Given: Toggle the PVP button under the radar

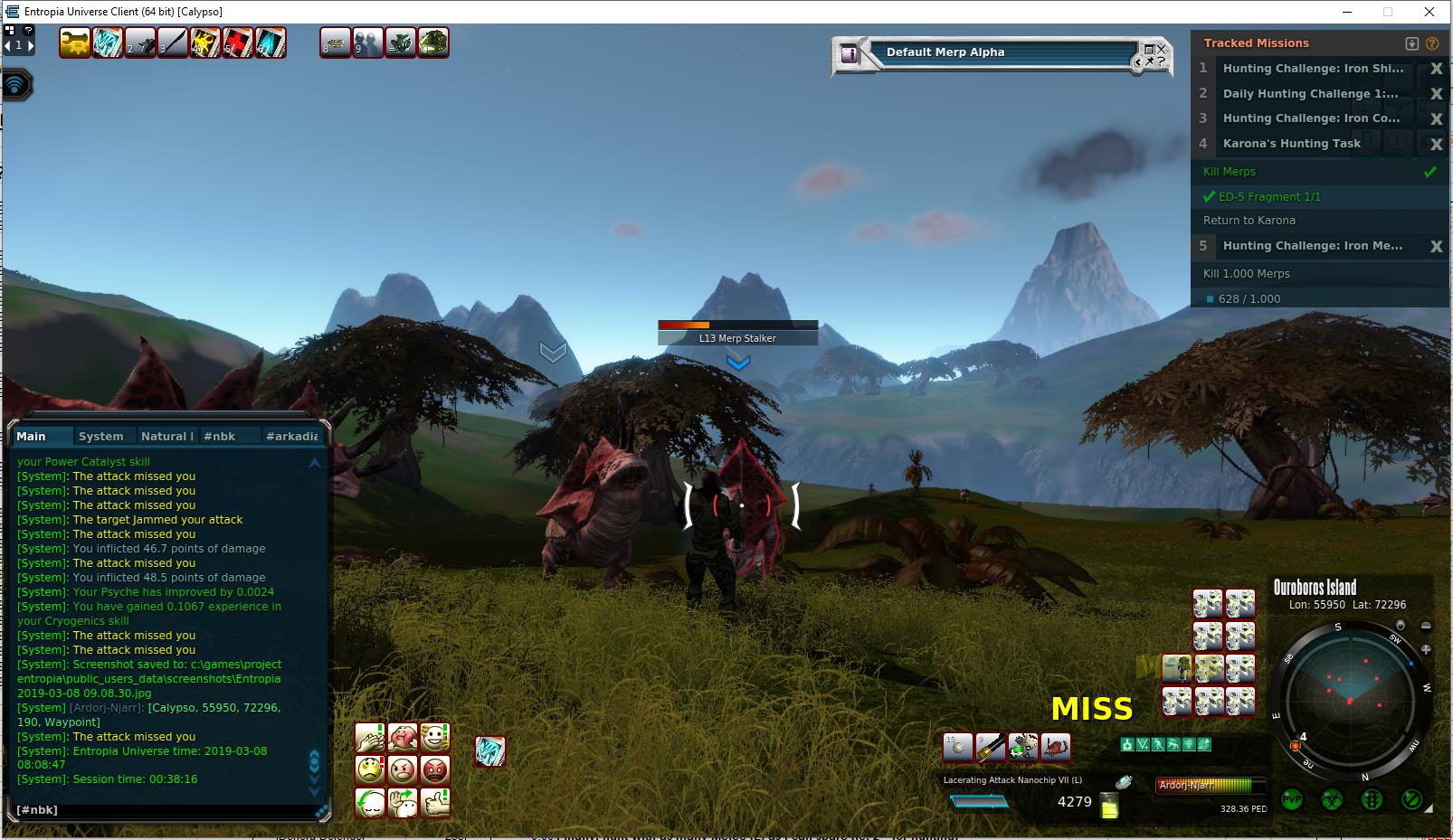Looking at the screenshot, I should click(1292, 799).
